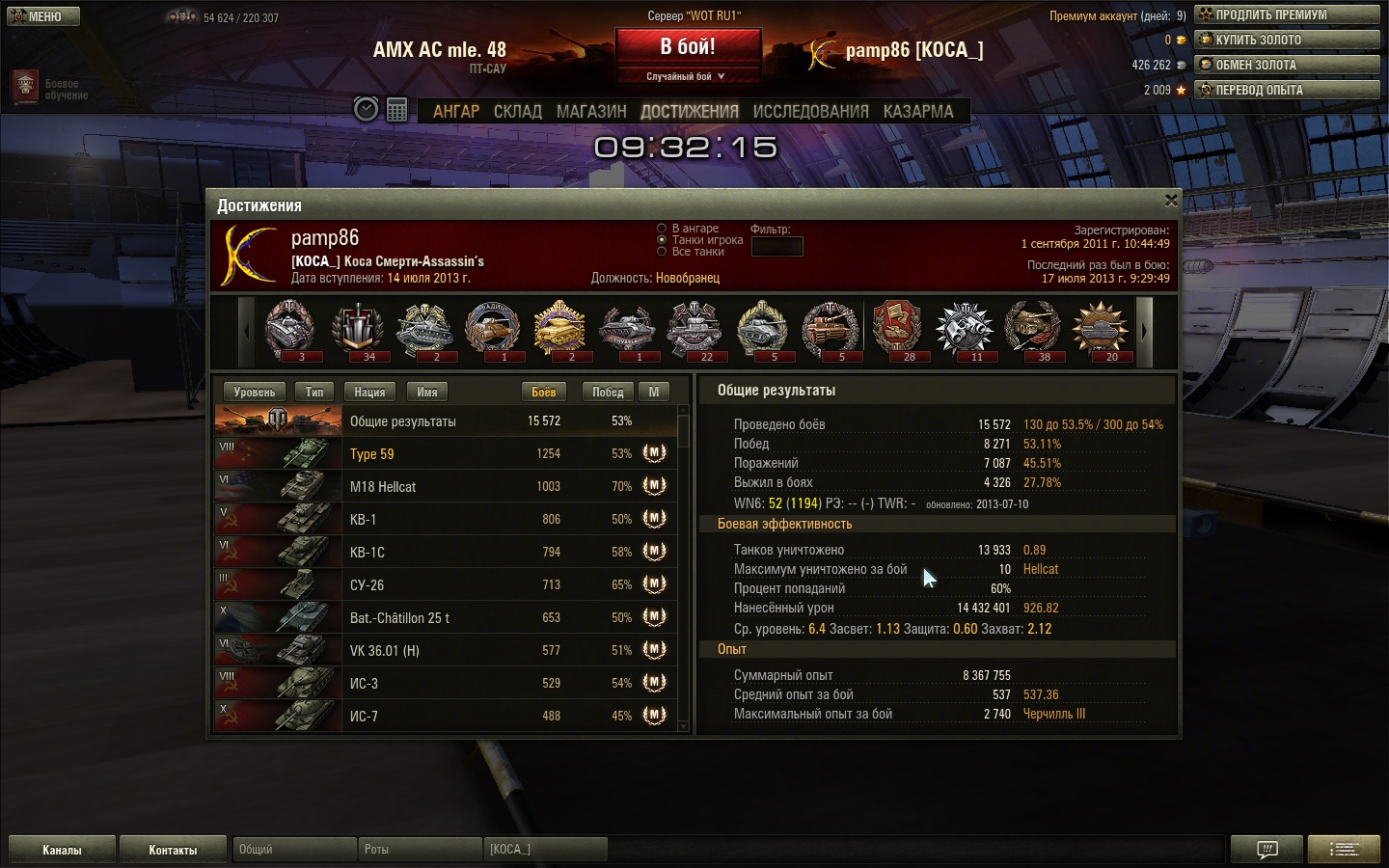
Task: Open the Случайный бой battle type dropdown
Action: coord(686,76)
